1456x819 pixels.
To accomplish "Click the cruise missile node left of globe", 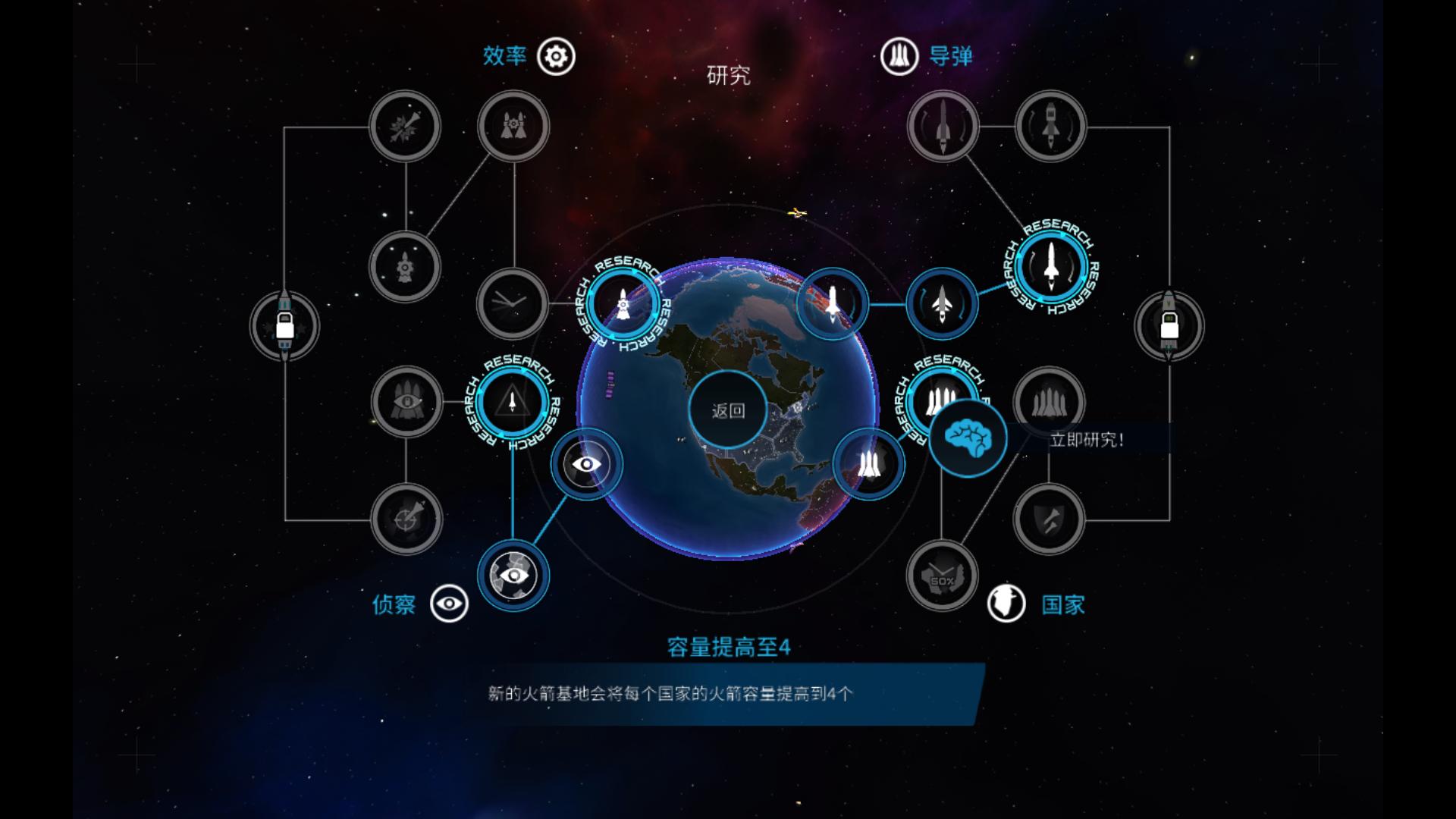I will 622,303.
